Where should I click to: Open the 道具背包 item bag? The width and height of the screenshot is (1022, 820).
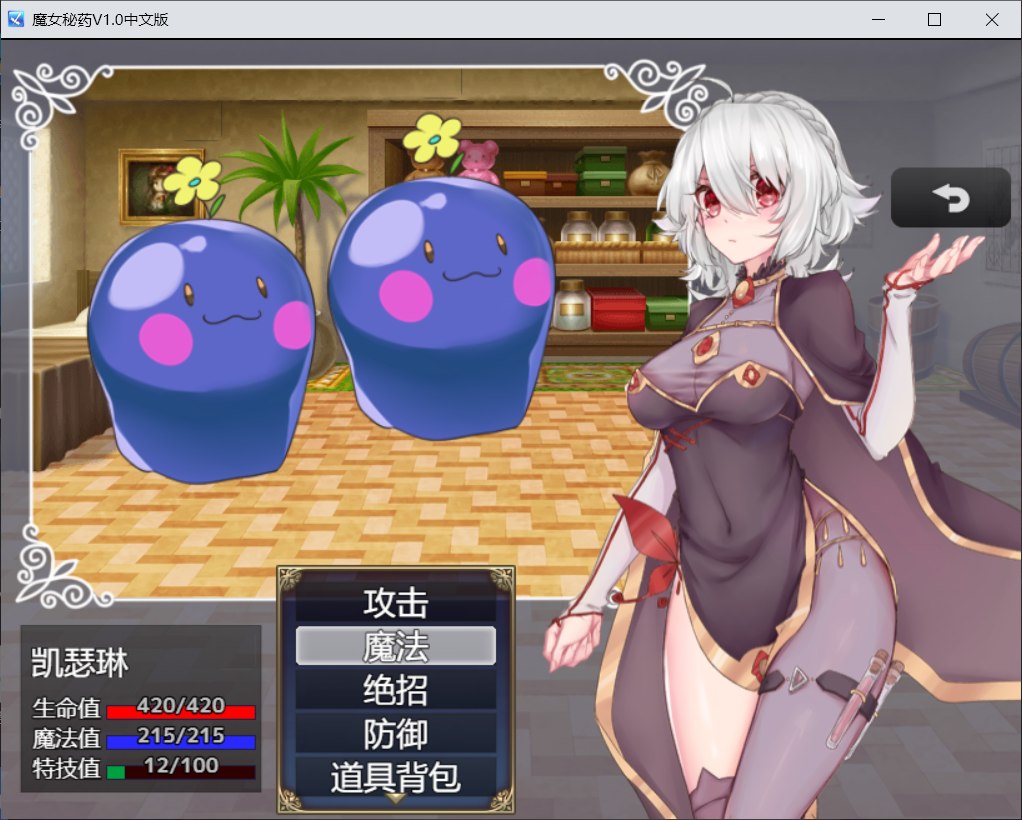pos(396,777)
